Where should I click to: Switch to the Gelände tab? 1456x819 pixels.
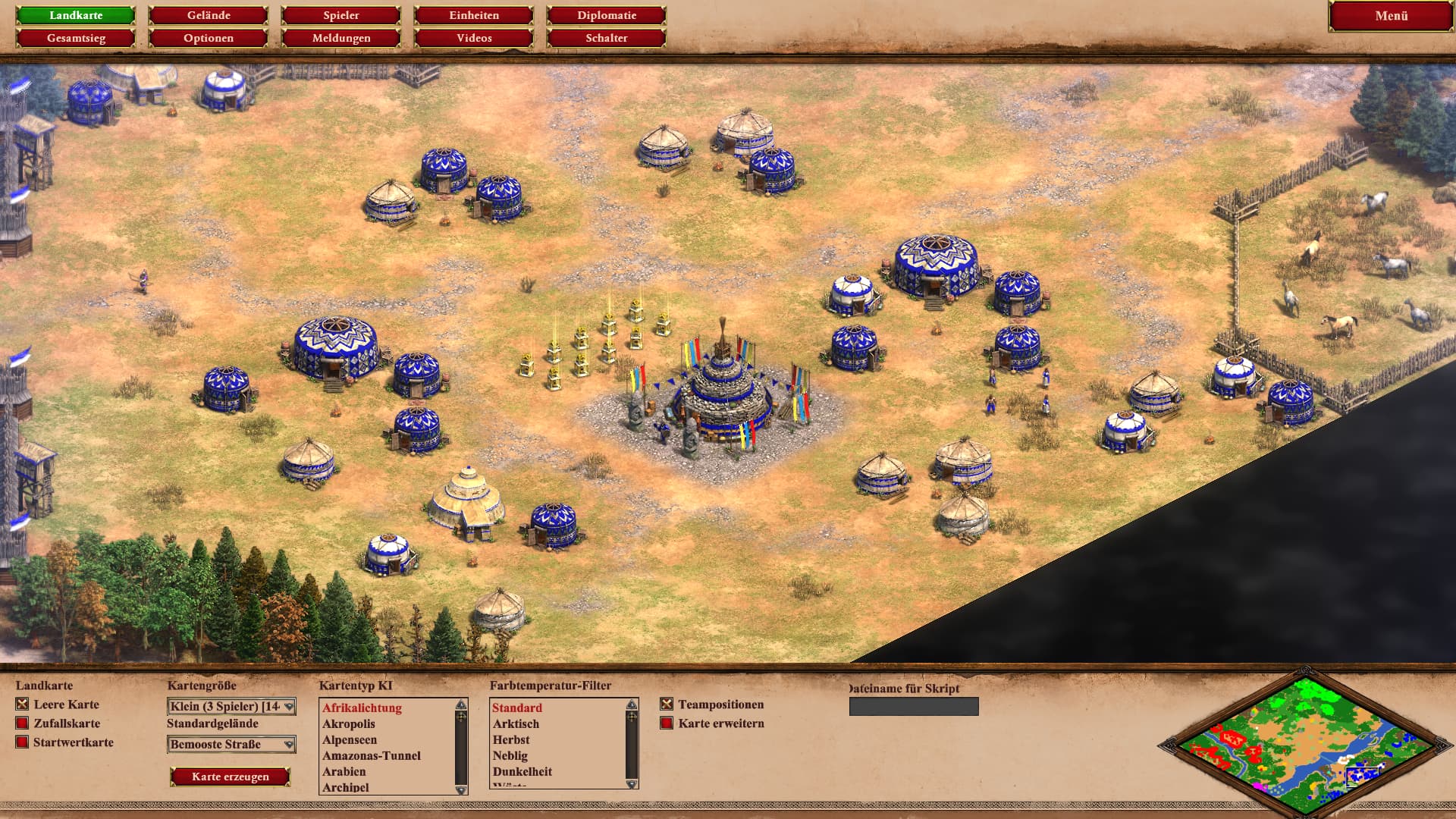point(209,15)
